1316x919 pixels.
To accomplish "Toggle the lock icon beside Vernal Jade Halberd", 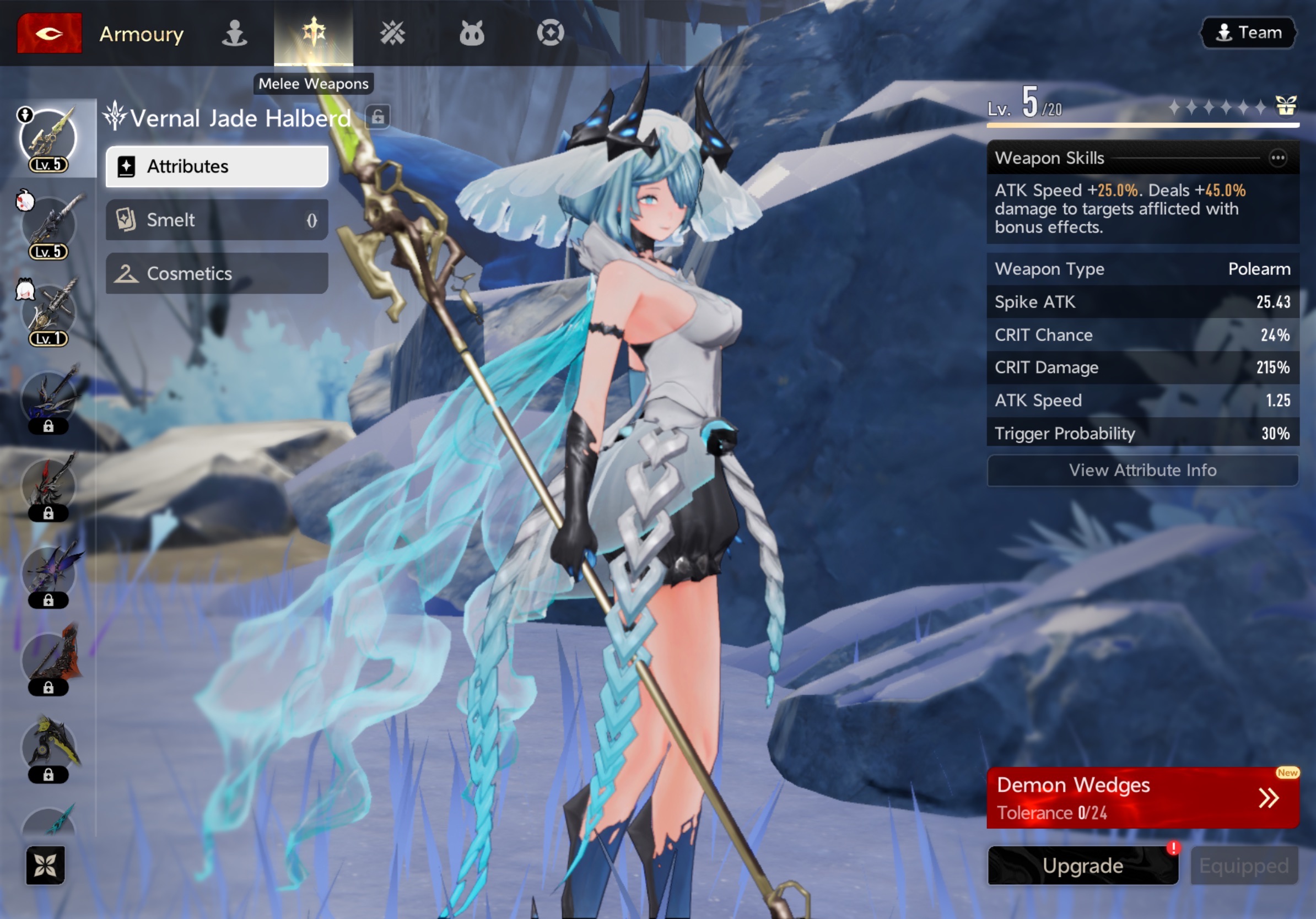I will pos(377,117).
